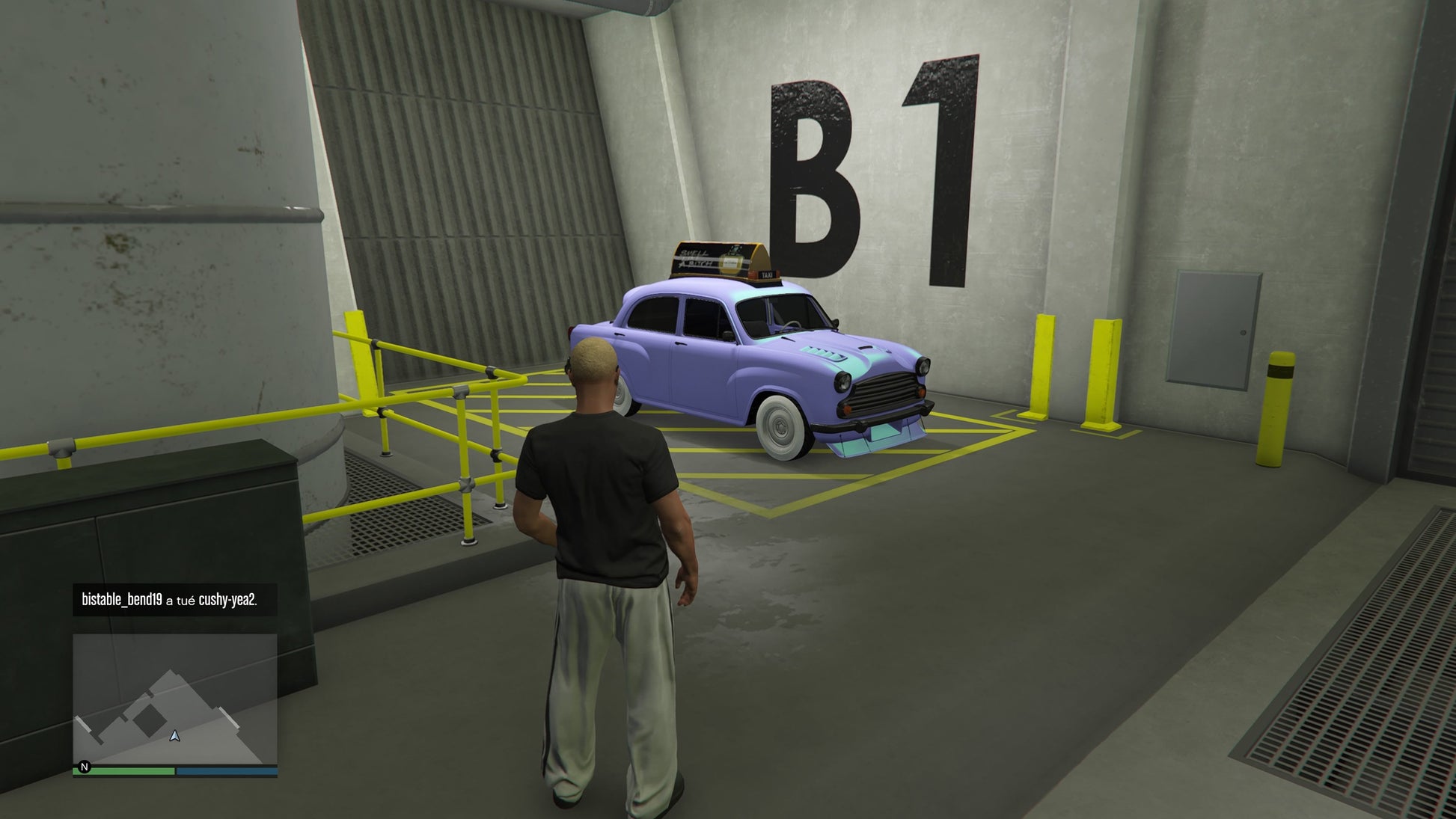The image size is (1456, 819).
Task: Click the north N marker on the minimap
Action: pyautogui.click(x=85, y=767)
